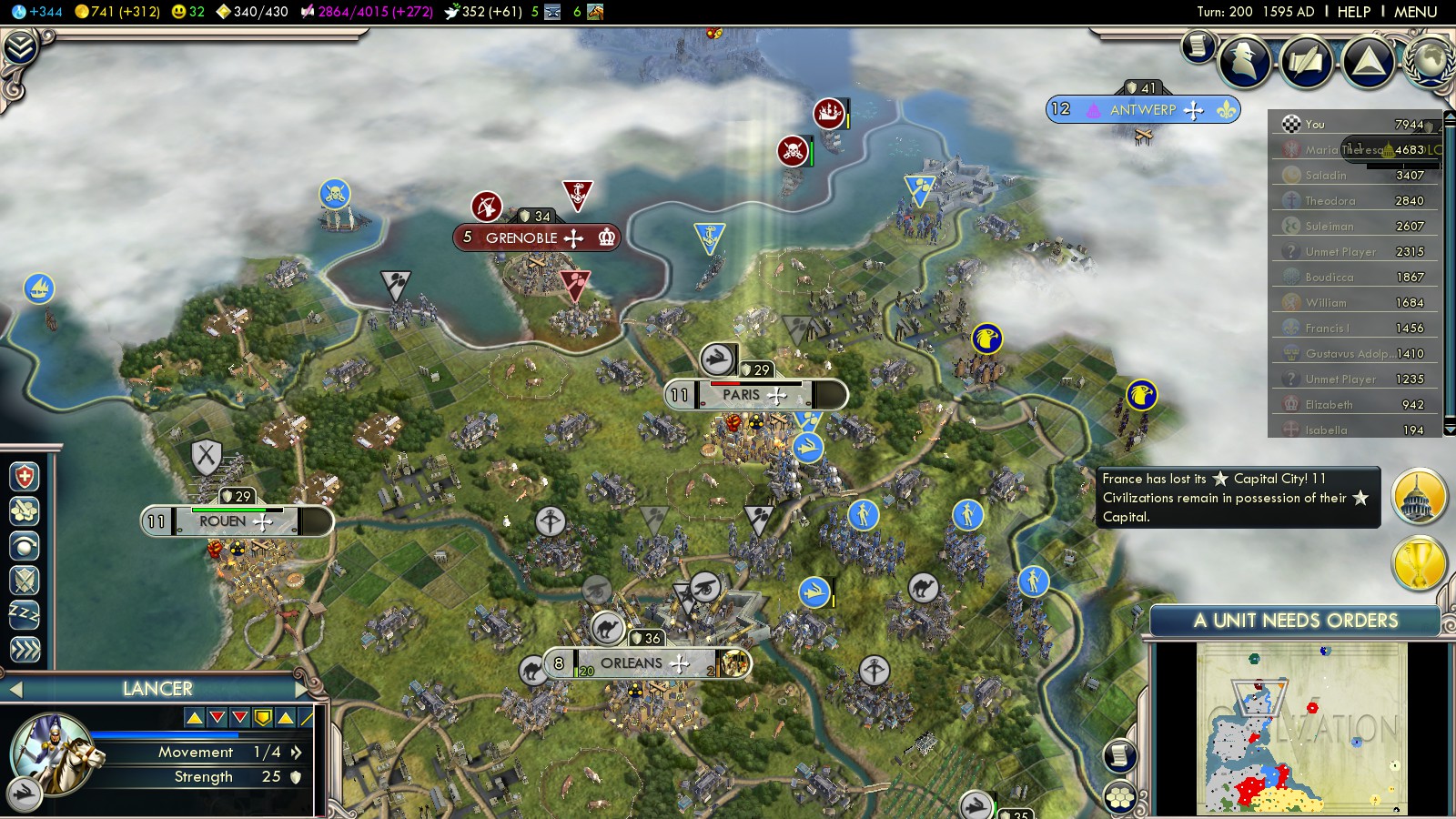Click the triangle pyramid icon button
This screenshot has height=819, width=1456.
click(1369, 62)
